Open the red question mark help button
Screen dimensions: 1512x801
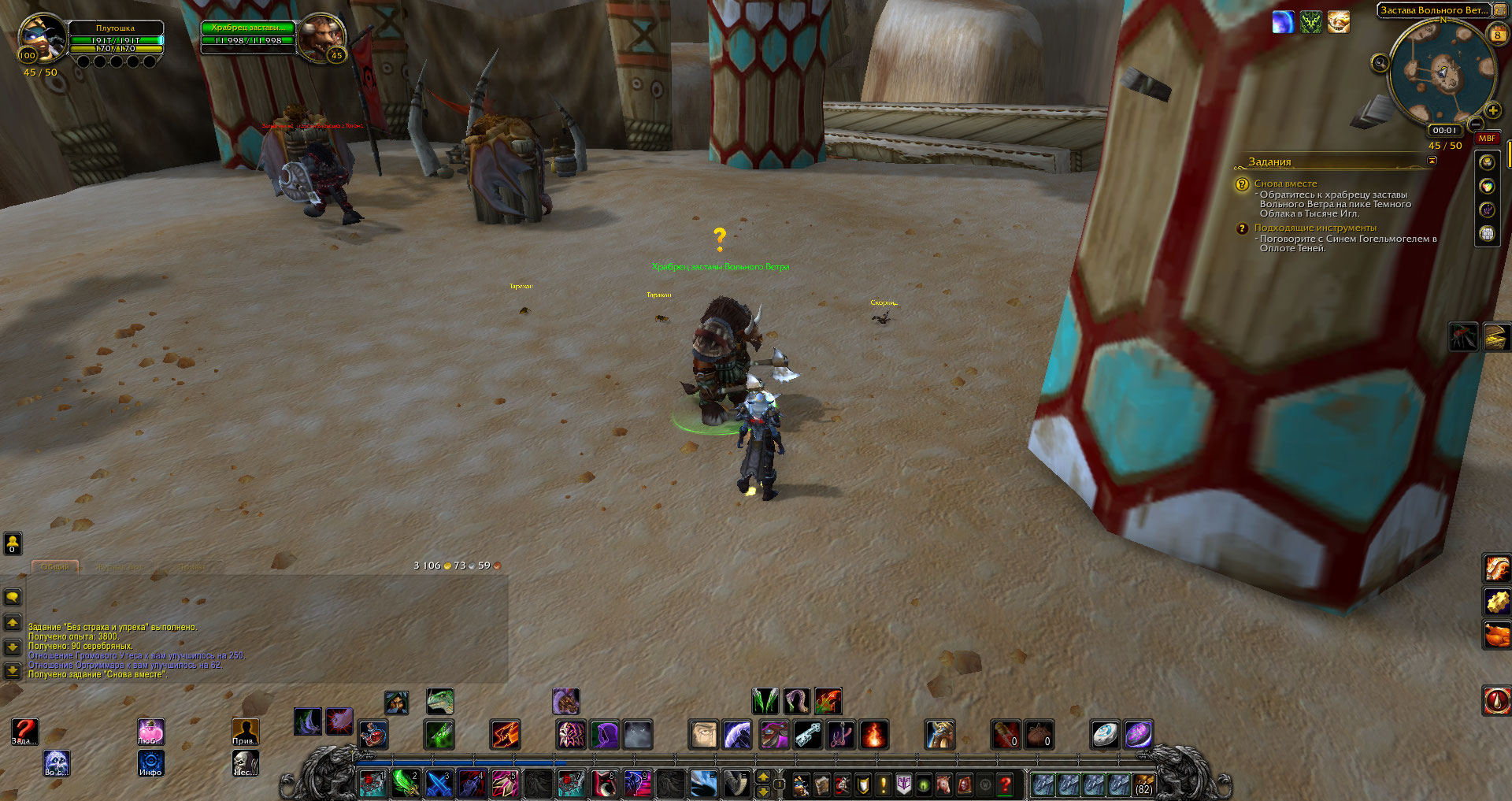coord(1005,784)
